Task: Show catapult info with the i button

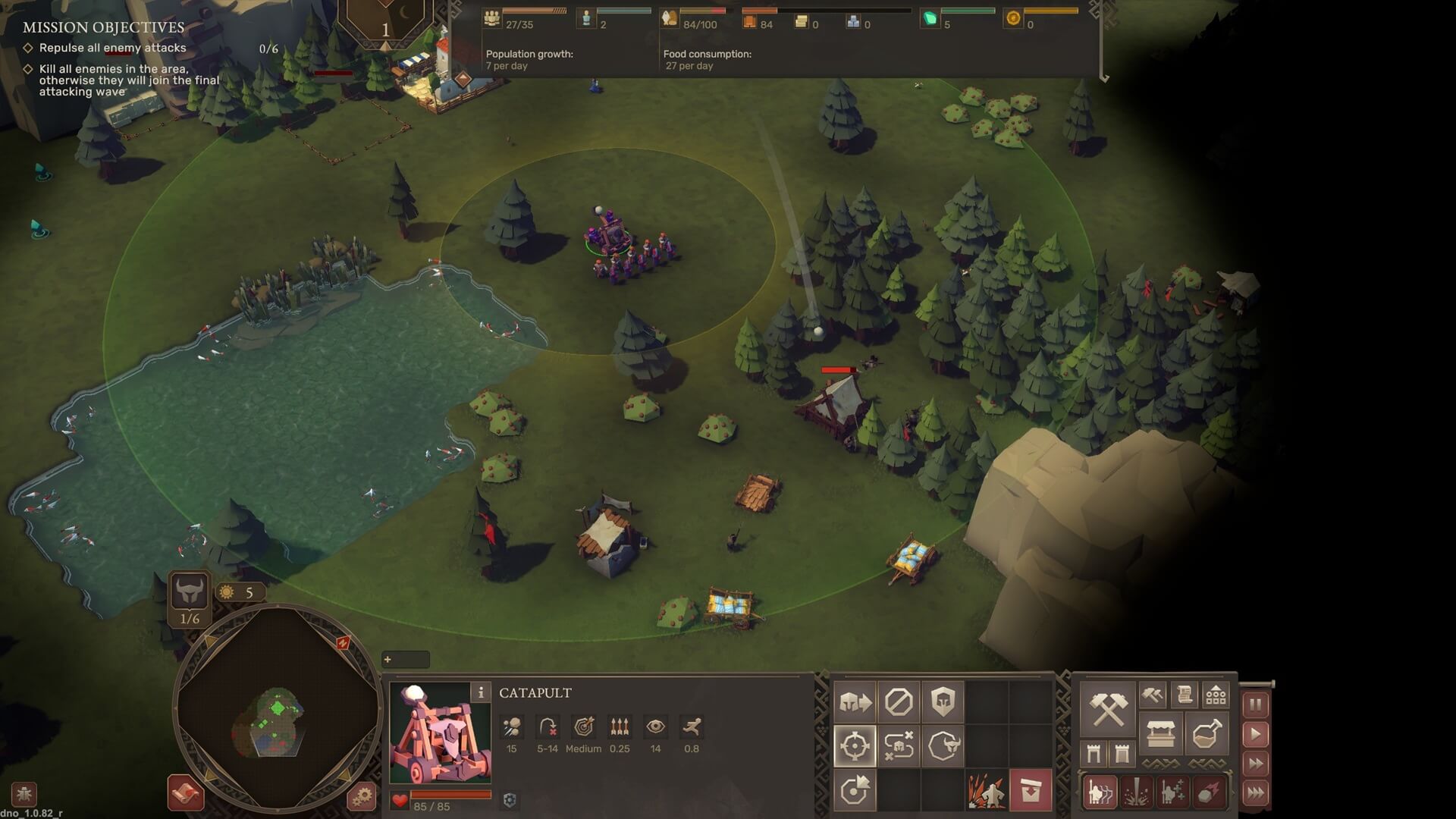Action: 480,692
